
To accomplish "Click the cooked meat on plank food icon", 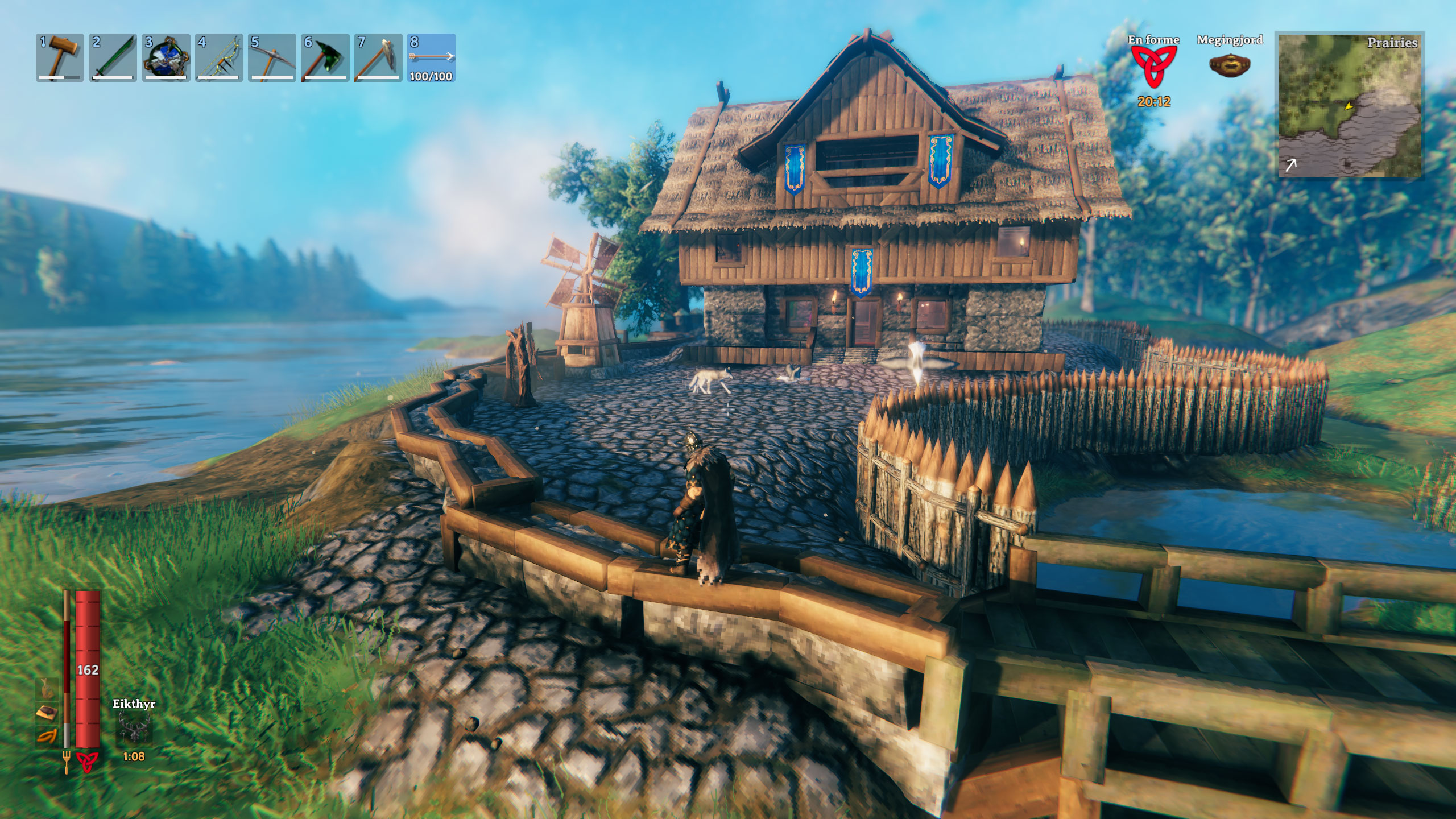I will (46, 713).
